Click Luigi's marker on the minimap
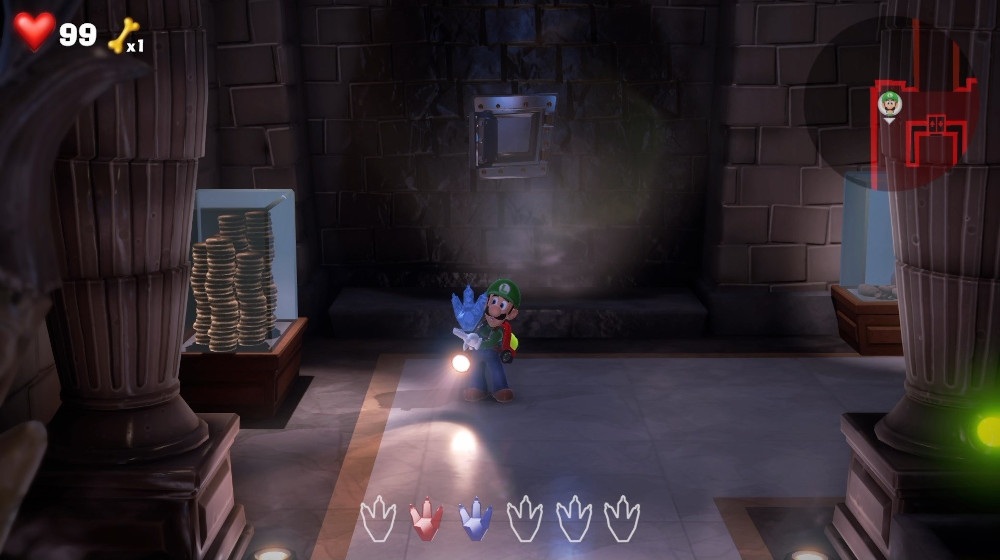Screen dimensions: 1000x560 click(889, 103)
